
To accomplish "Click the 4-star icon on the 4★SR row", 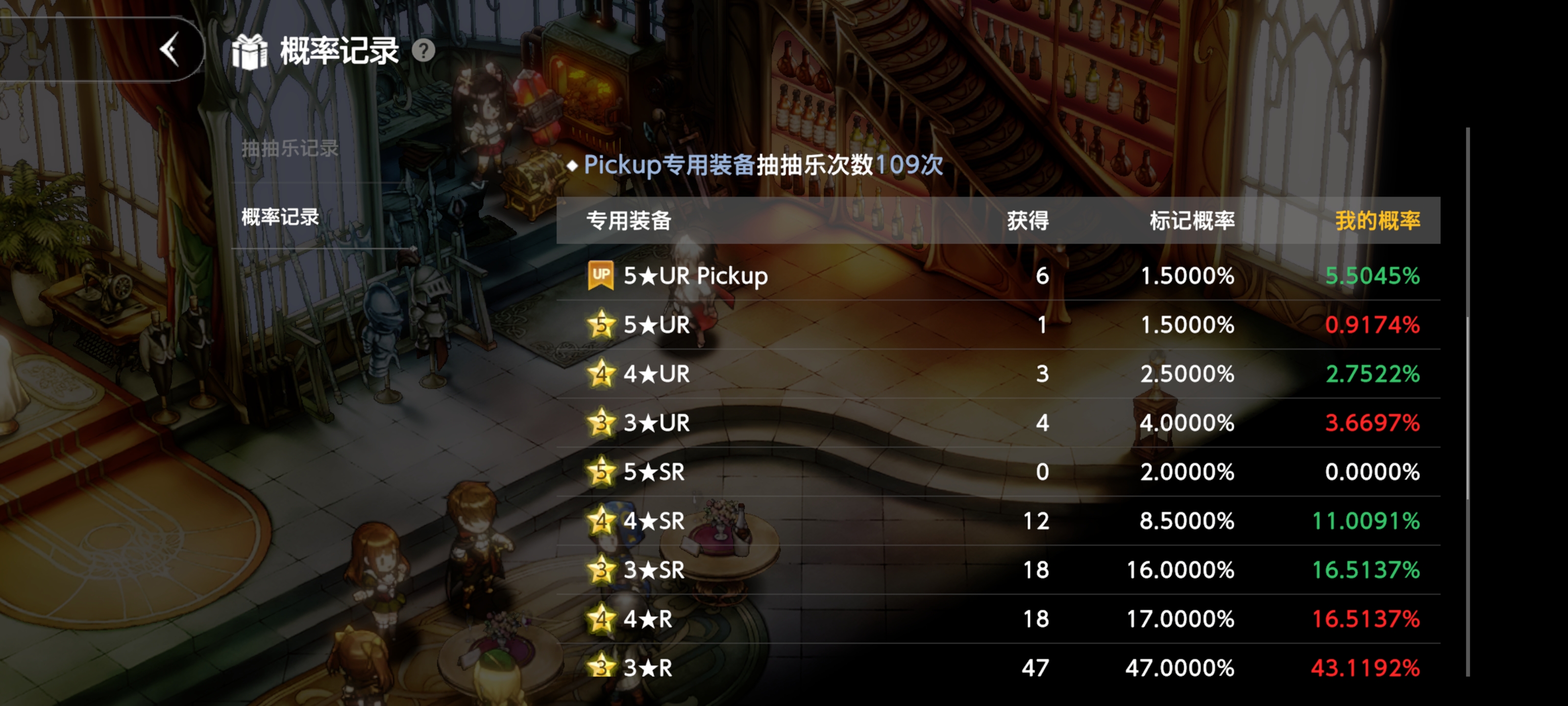I will [x=600, y=522].
